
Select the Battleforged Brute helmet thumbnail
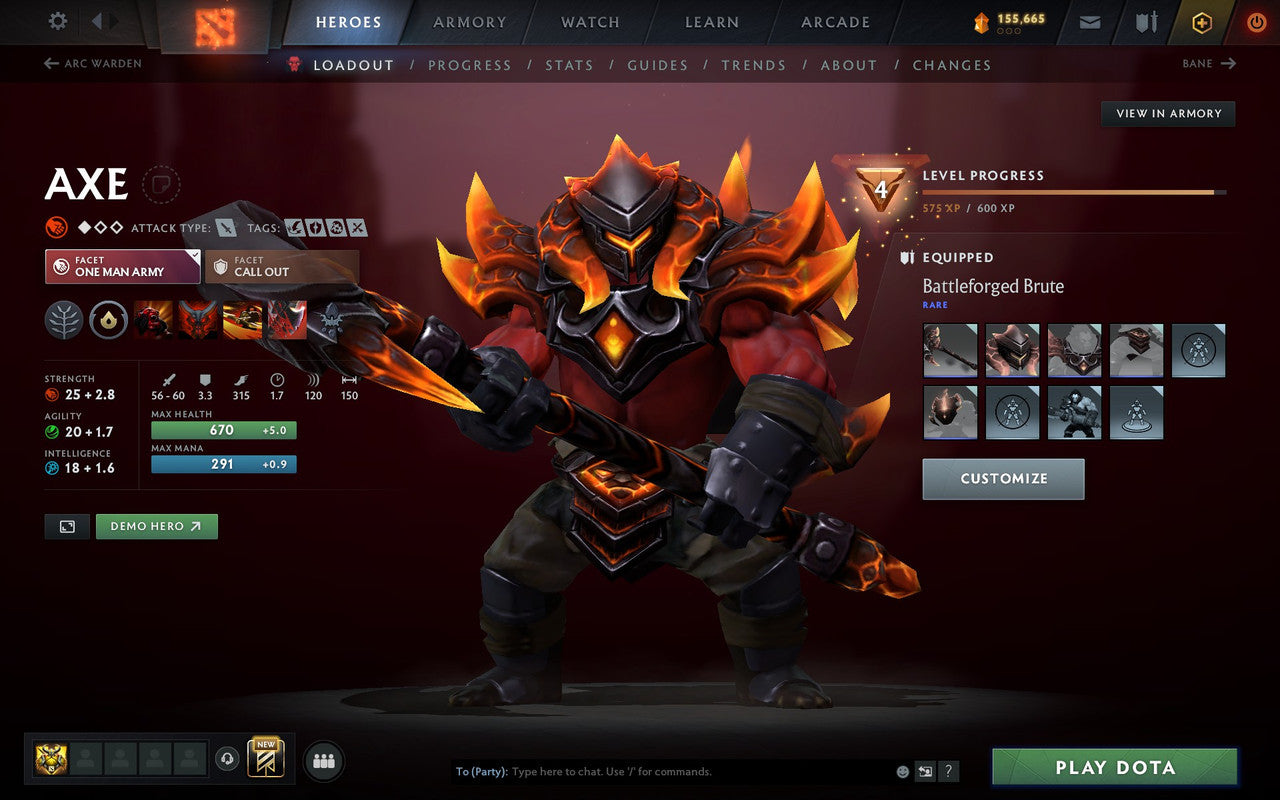pos(1012,350)
